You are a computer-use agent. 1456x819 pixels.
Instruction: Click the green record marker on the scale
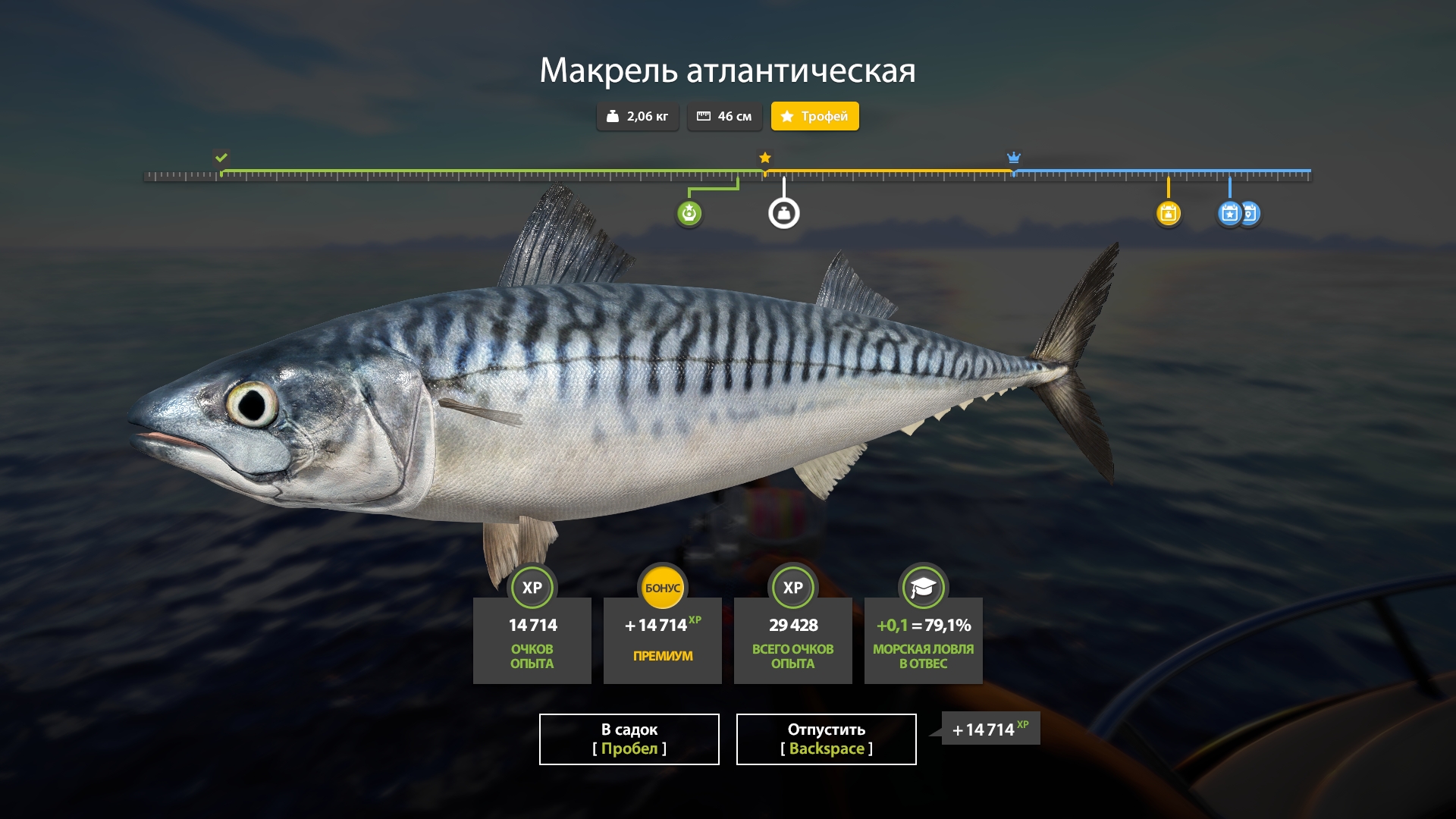tap(689, 214)
